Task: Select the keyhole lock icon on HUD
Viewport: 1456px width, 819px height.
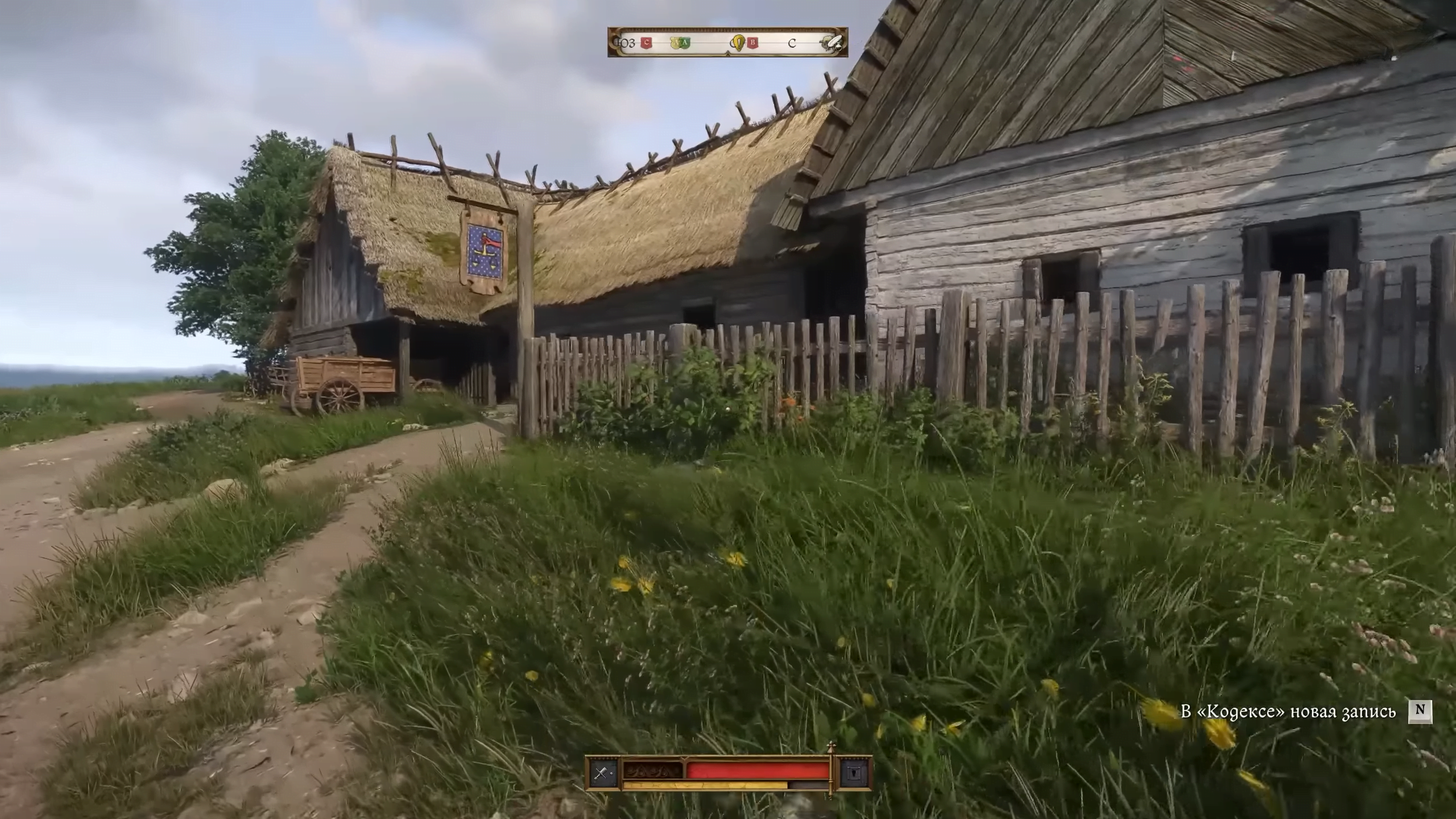Action: pos(855,772)
